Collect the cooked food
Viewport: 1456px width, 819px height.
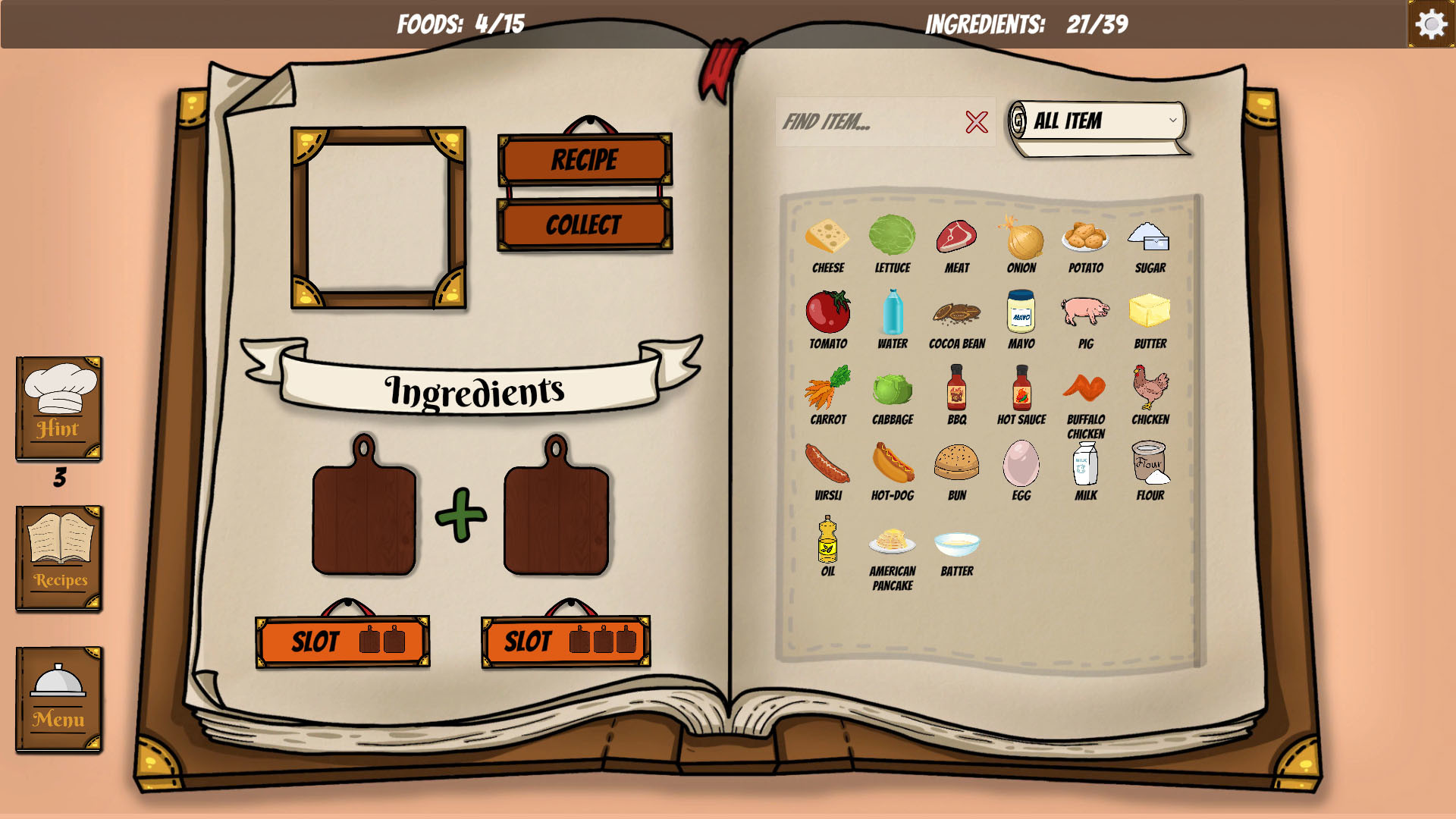[585, 224]
